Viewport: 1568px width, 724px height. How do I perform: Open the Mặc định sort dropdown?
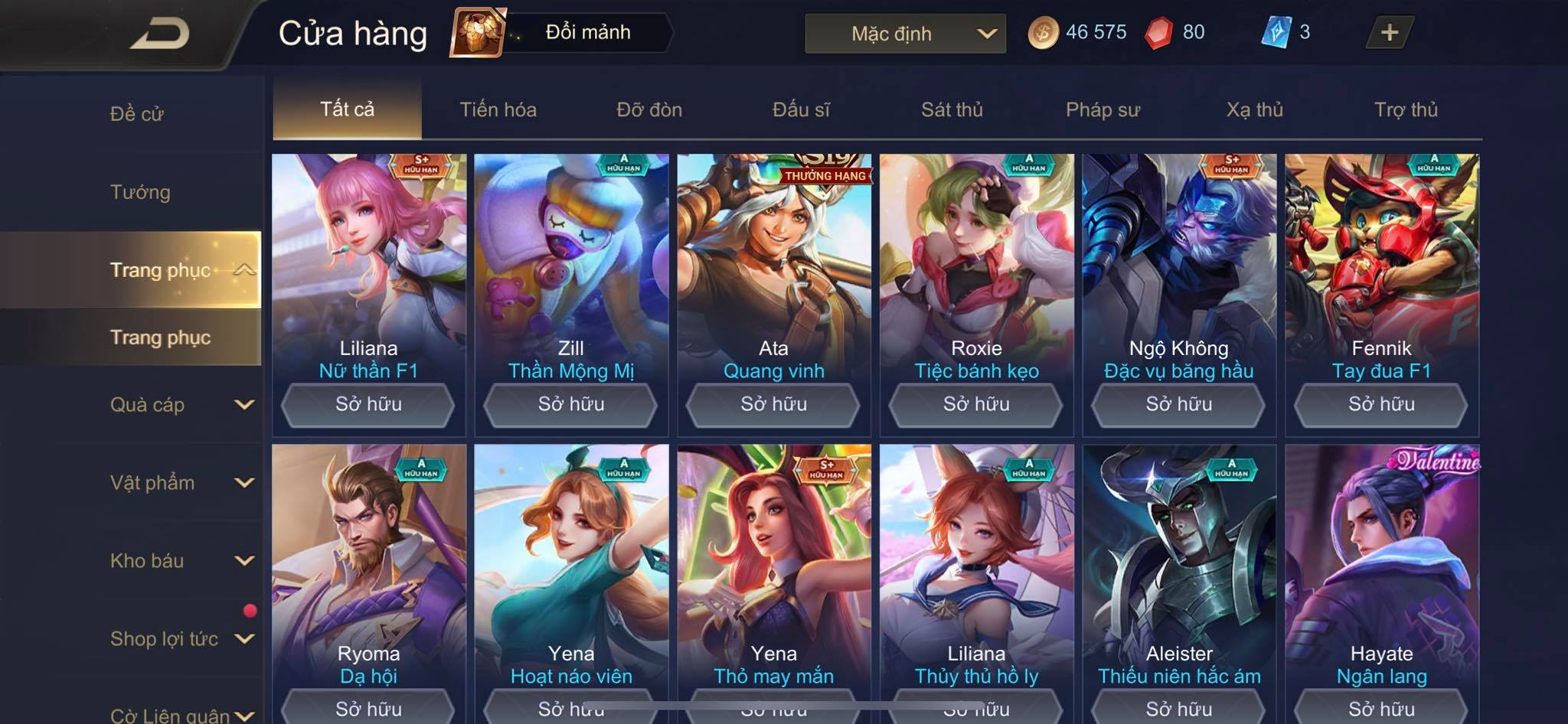coord(905,34)
